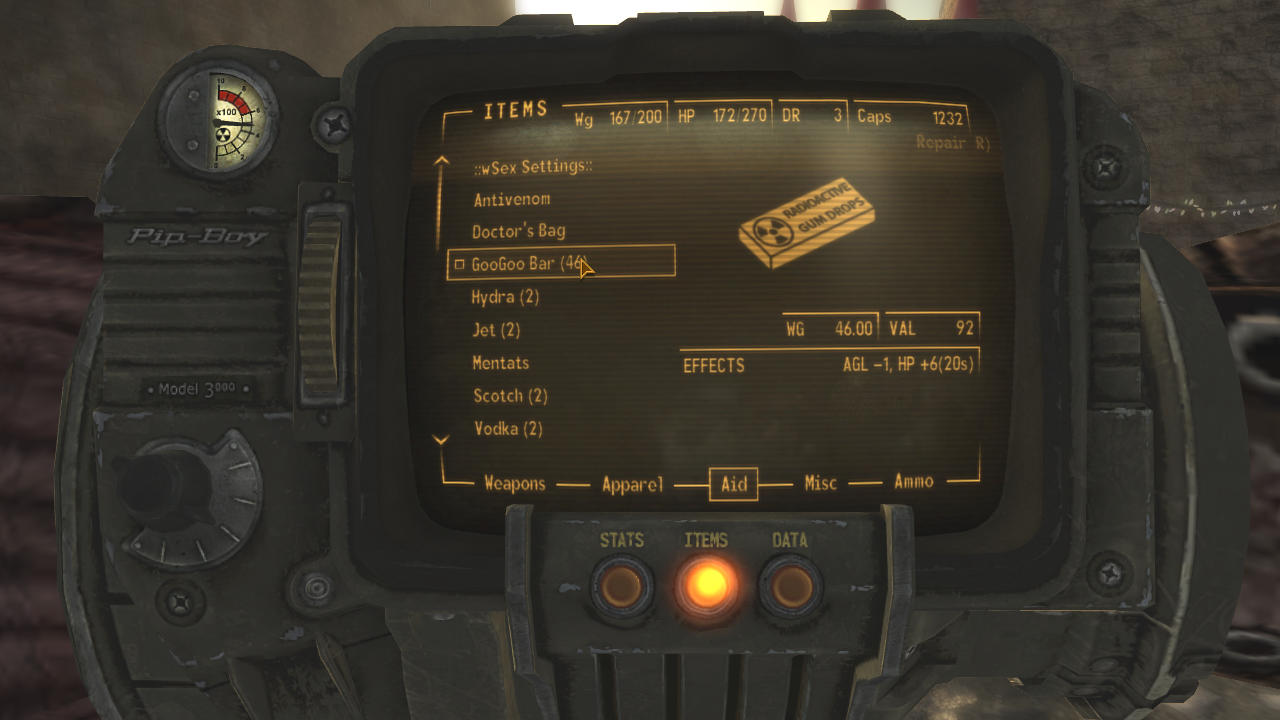Image resolution: width=1280 pixels, height=720 pixels.
Task: Click the list's down arrow
Action: coord(440,439)
